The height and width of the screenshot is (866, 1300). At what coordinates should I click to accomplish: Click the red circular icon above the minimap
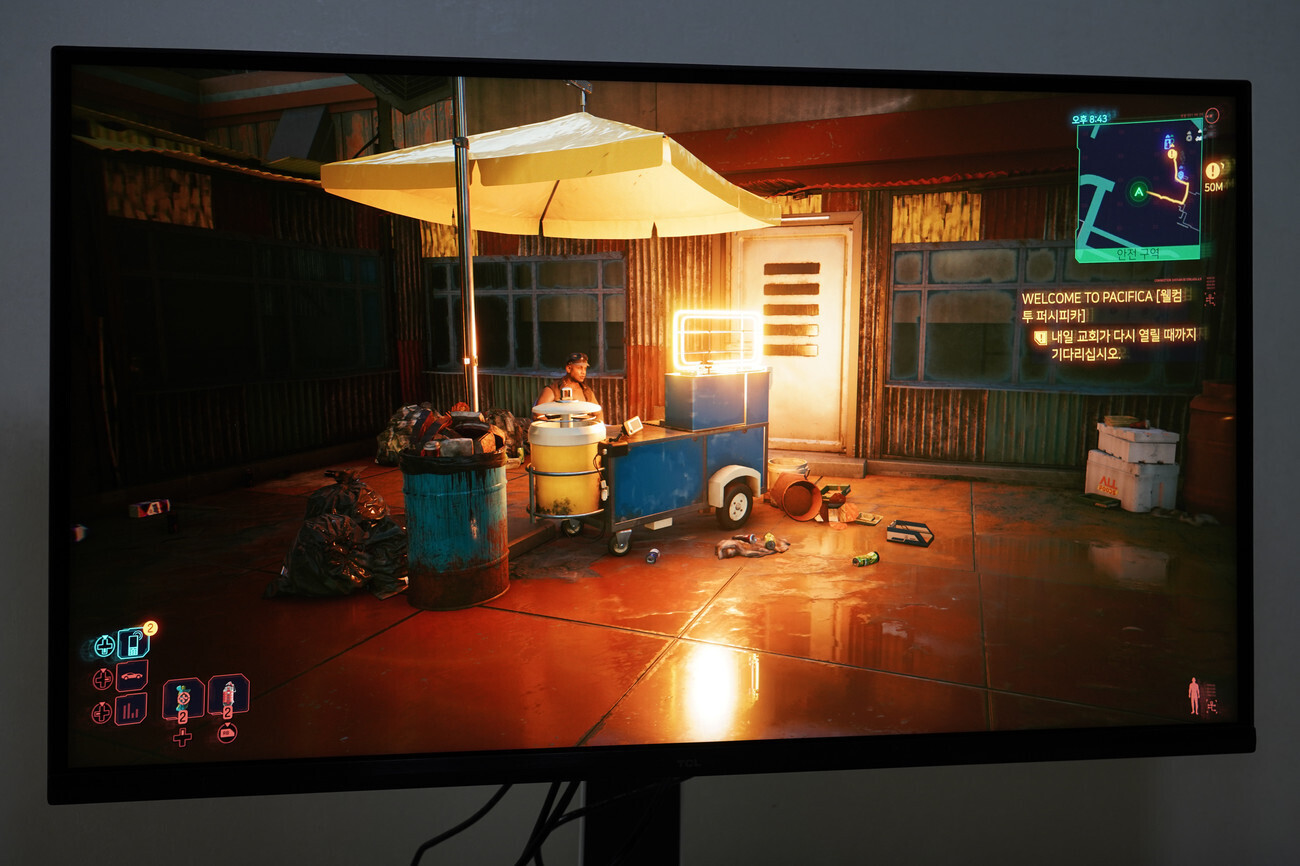click(x=1212, y=114)
